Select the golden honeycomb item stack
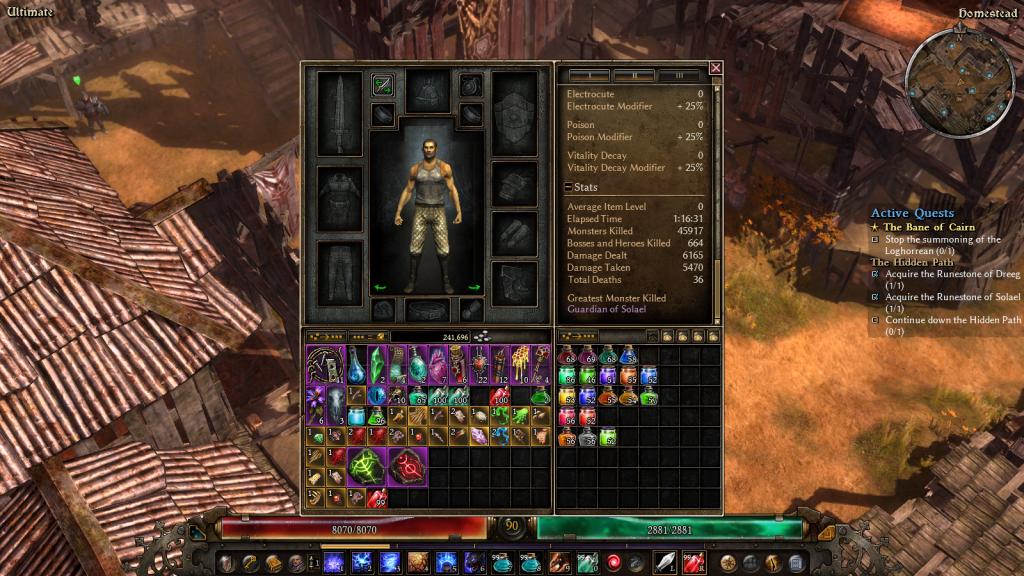Image resolution: width=1024 pixels, height=576 pixels. tap(522, 363)
